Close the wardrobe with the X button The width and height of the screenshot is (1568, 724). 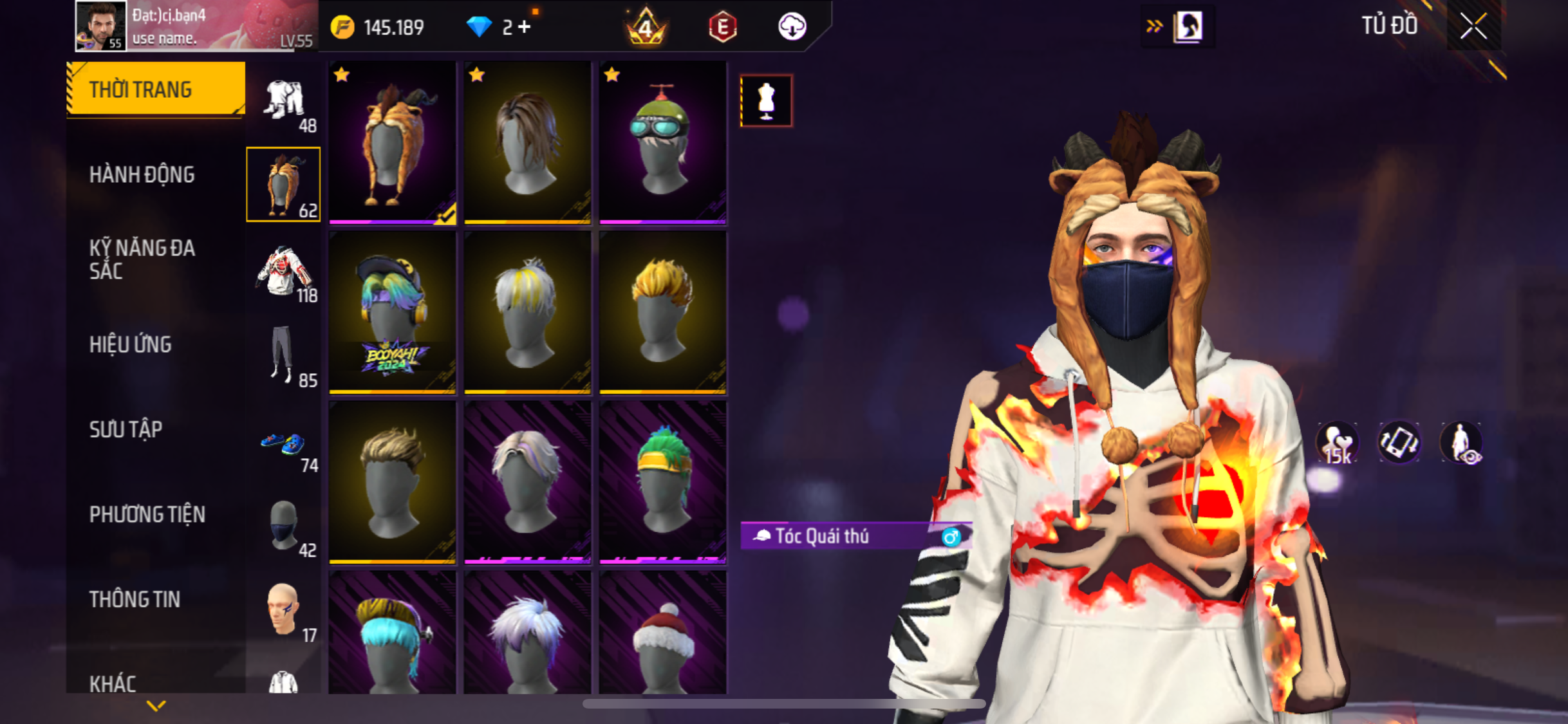coord(1473,26)
